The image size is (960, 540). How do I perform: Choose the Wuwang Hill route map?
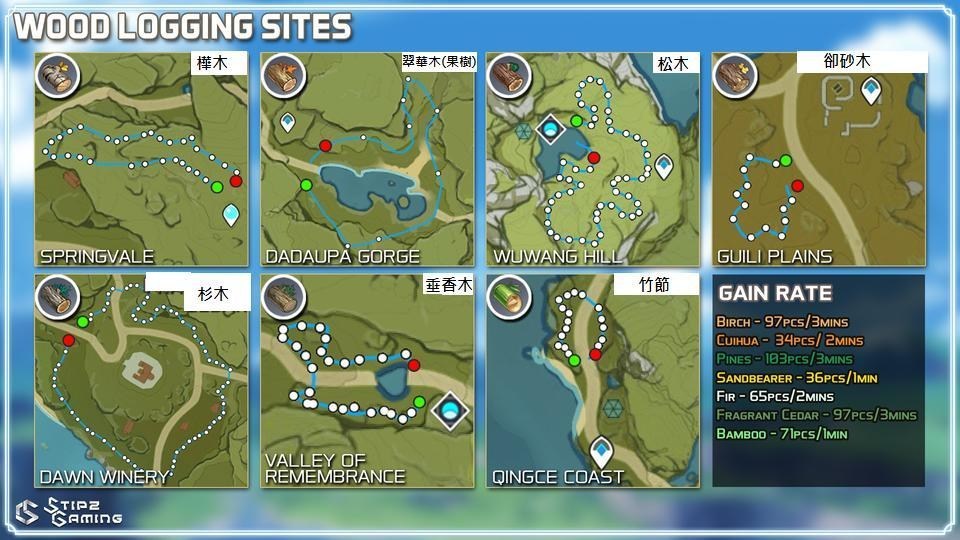[593, 160]
